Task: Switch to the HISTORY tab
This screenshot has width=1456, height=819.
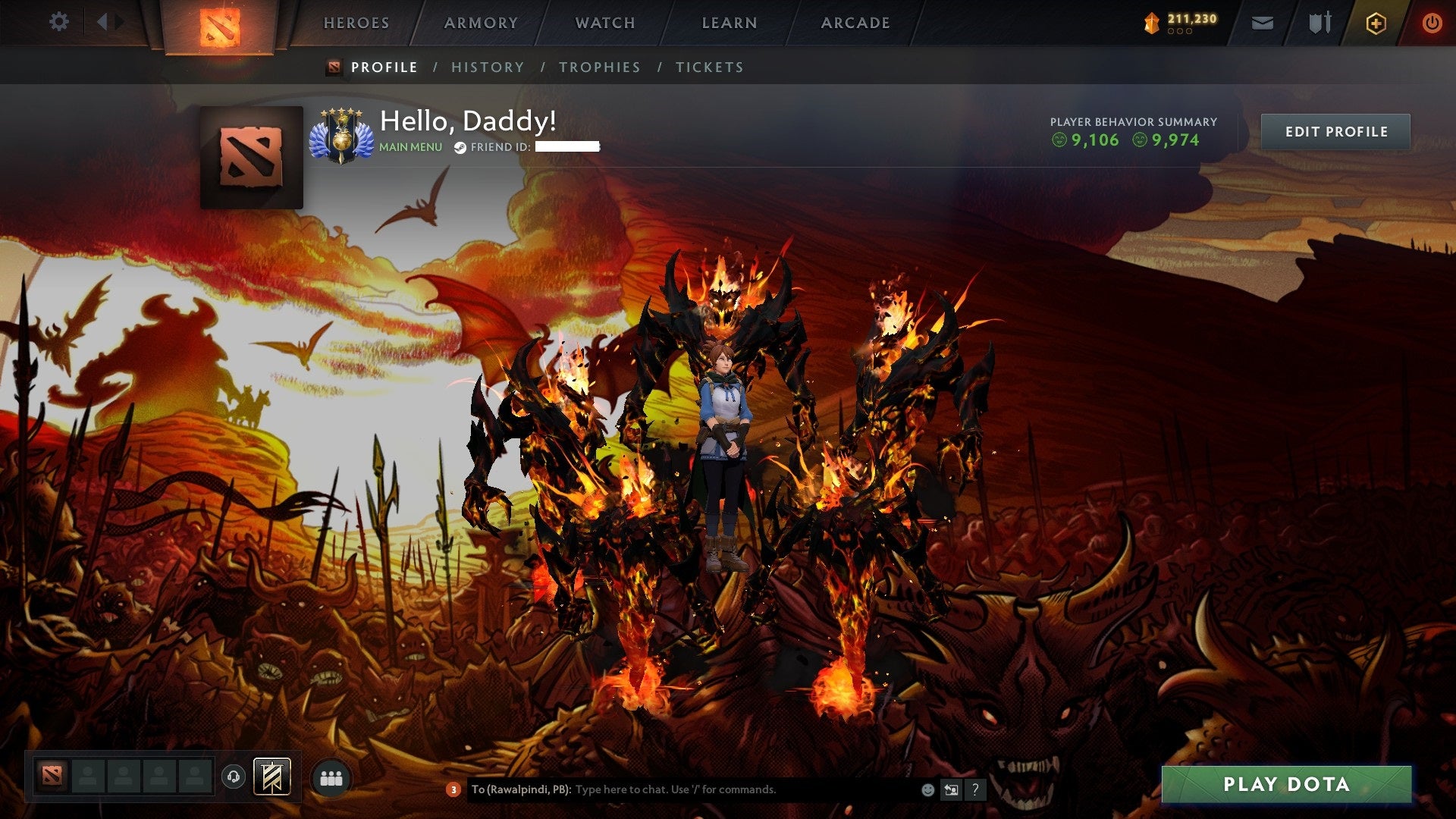Action: pyautogui.click(x=488, y=67)
